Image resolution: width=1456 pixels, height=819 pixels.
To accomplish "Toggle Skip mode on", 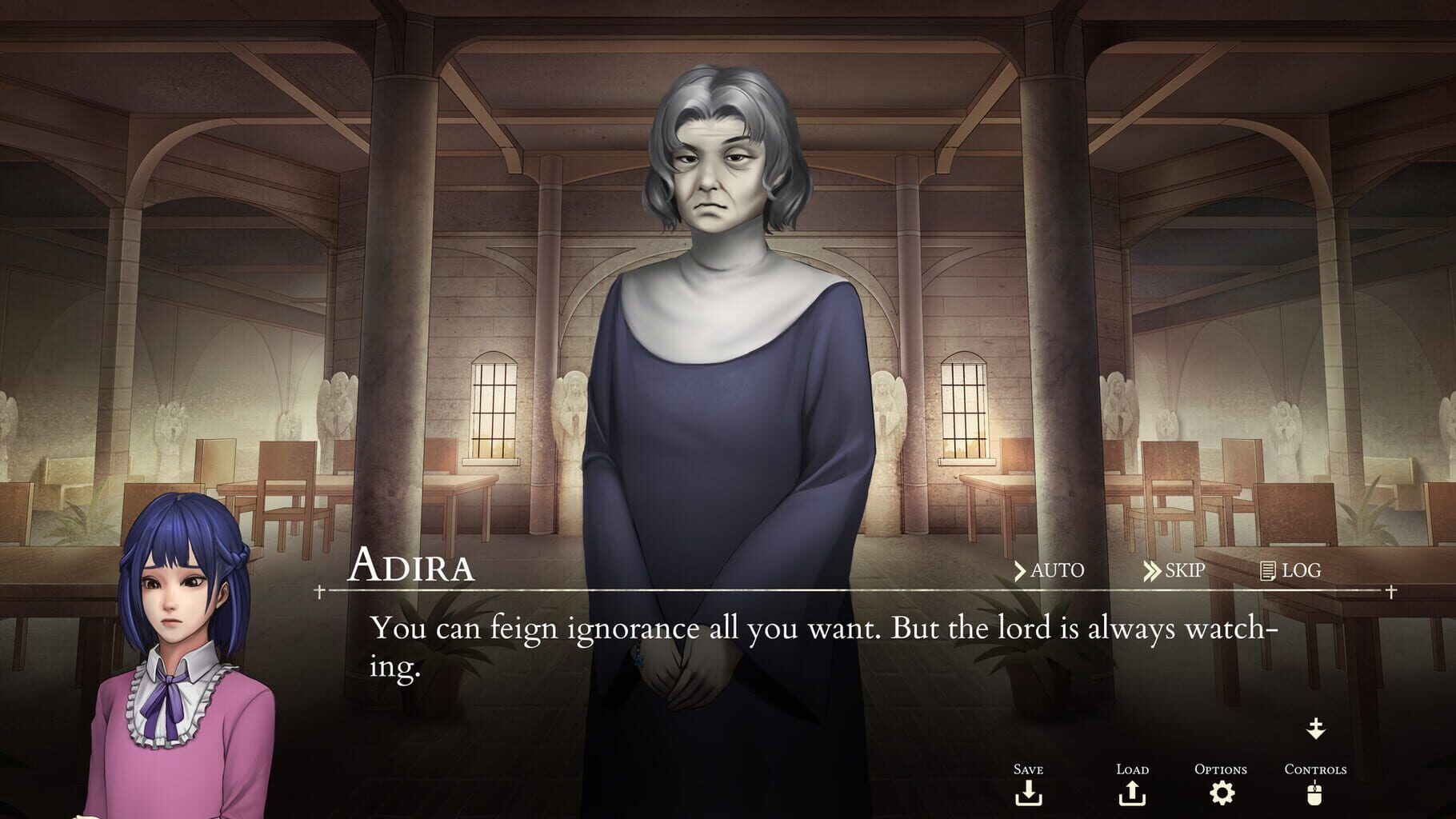I will (x=1182, y=571).
